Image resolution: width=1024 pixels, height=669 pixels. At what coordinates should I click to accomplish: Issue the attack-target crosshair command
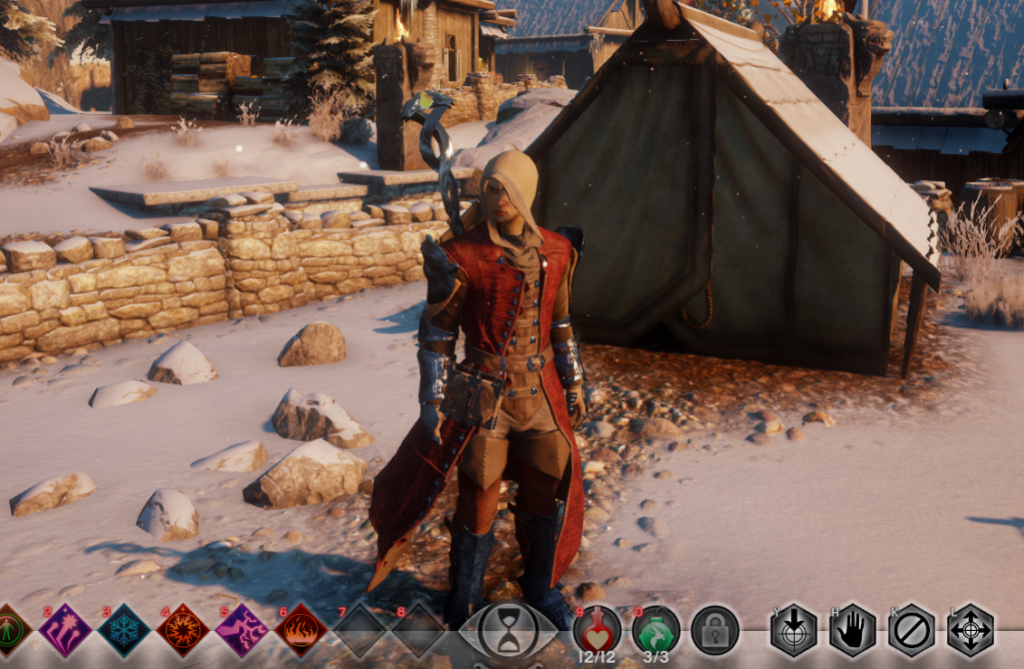click(x=794, y=630)
